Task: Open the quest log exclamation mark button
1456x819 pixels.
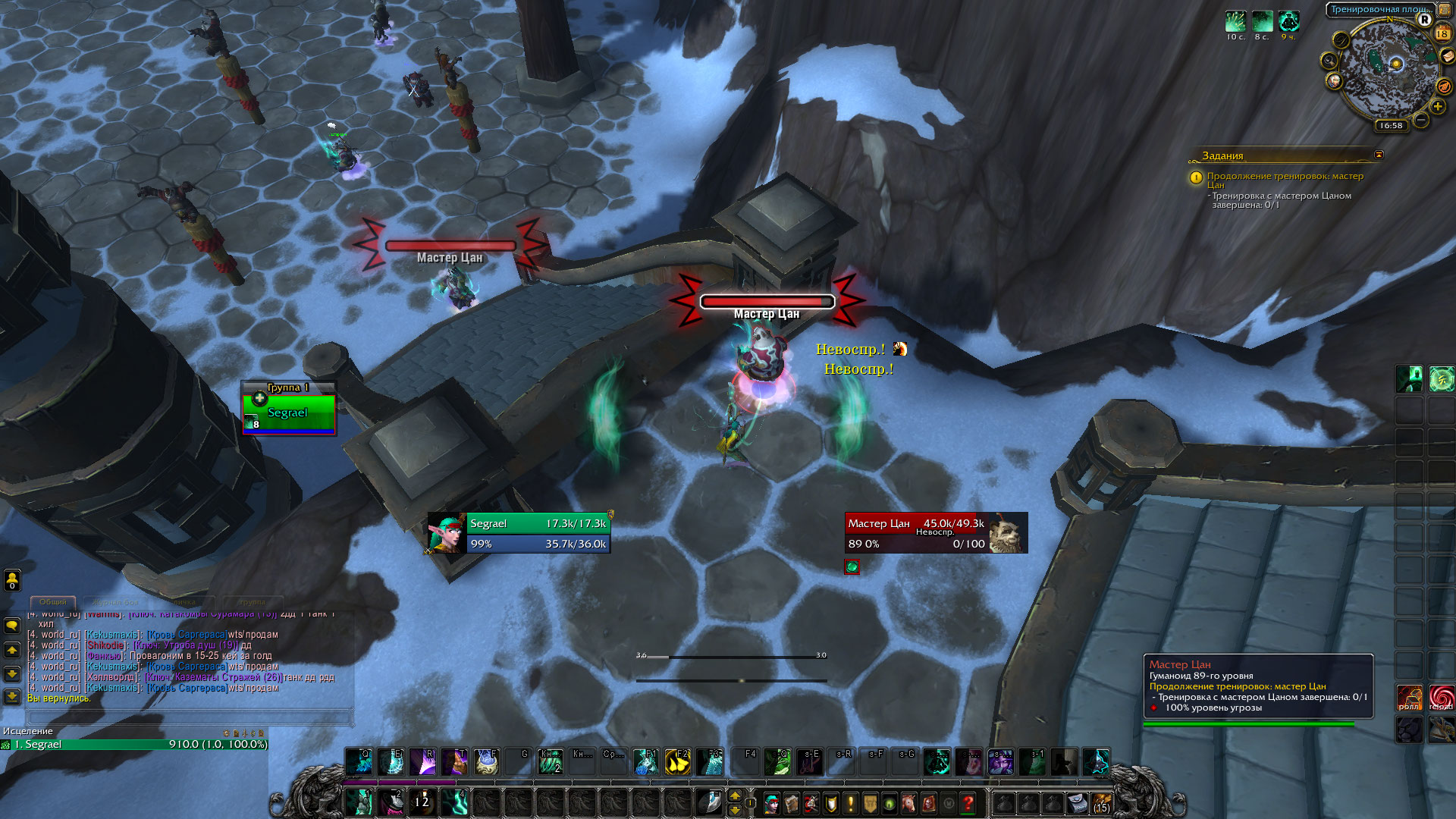Action: pyautogui.click(x=850, y=802)
